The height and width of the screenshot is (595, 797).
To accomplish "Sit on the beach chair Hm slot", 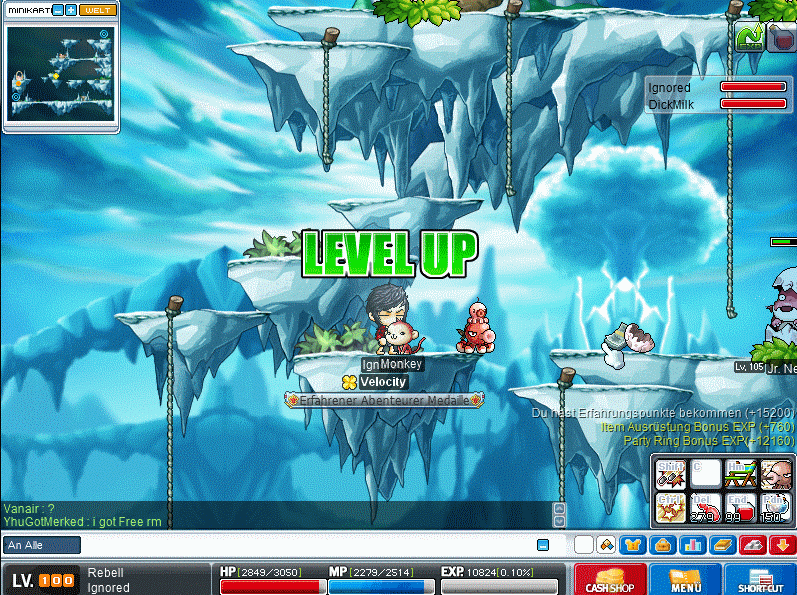I will pyautogui.click(x=740, y=473).
